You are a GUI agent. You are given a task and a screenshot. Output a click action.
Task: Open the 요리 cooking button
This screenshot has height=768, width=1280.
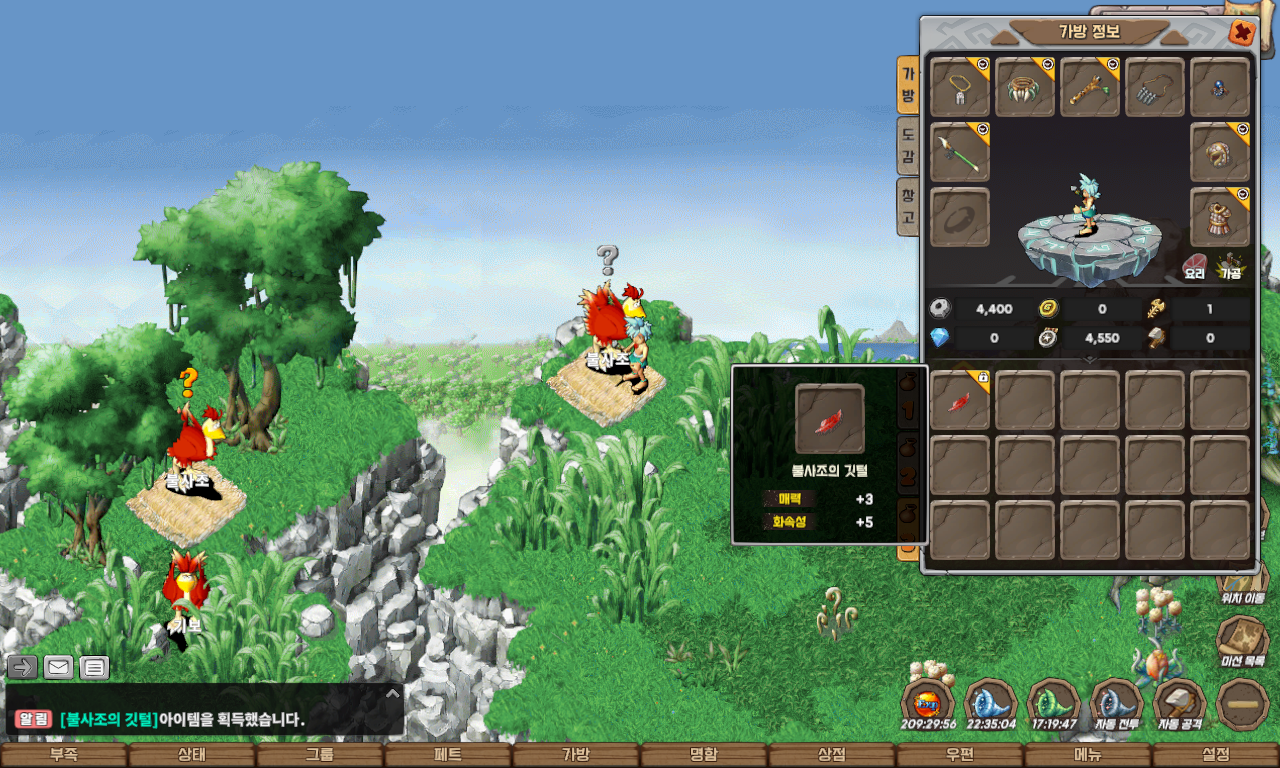coord(1195,266)
